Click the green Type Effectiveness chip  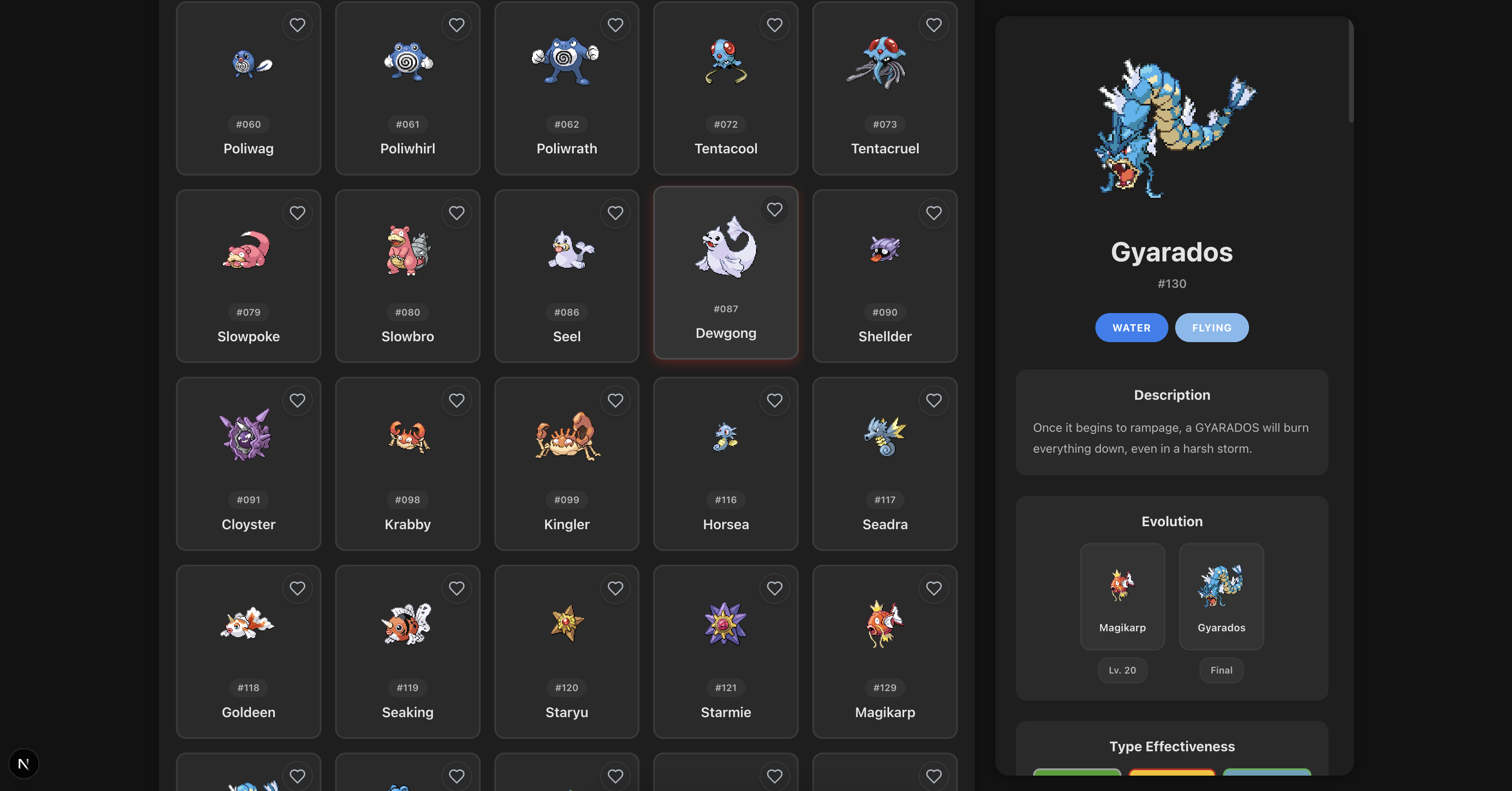1077,781
